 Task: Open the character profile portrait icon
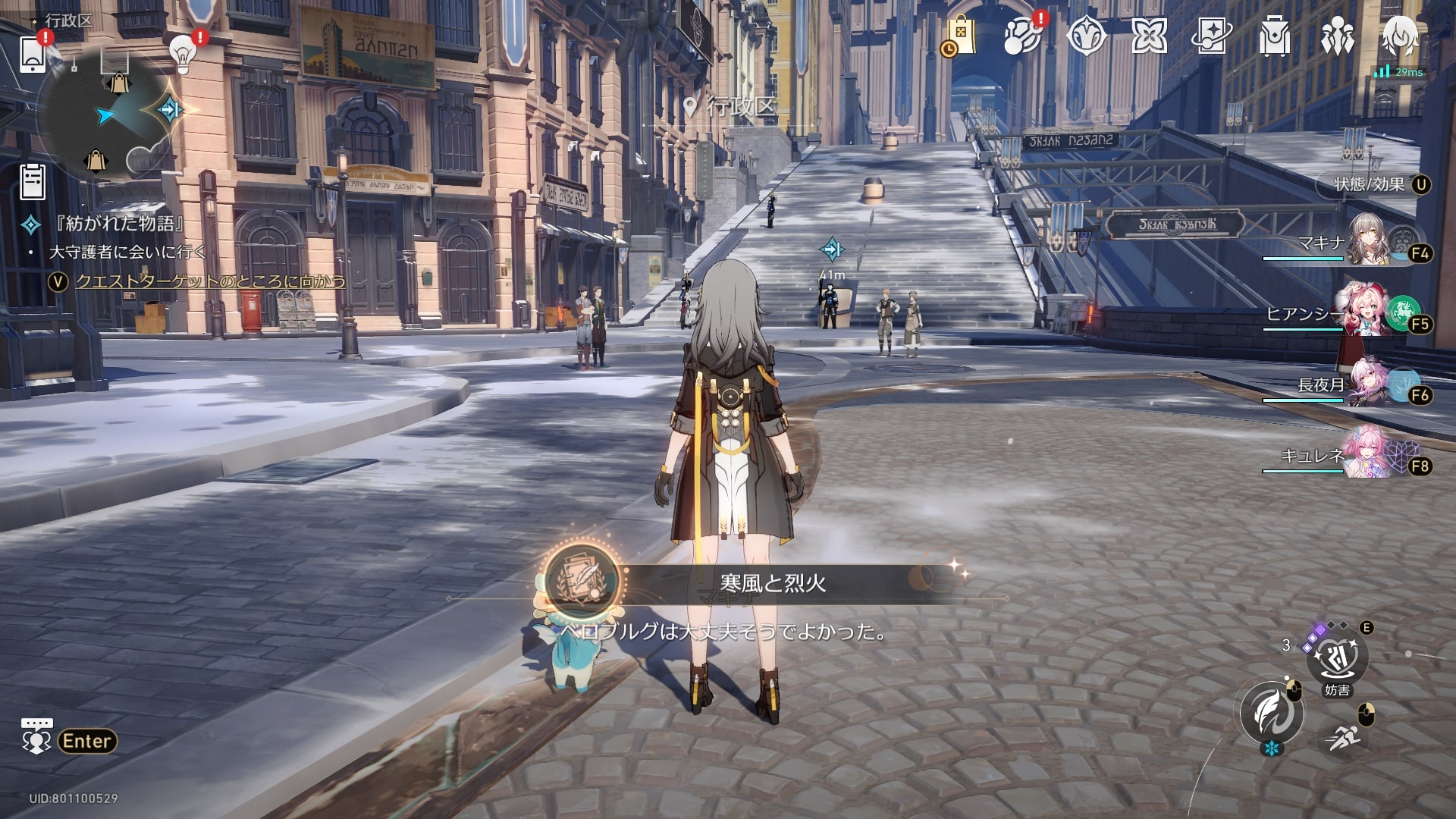click(1400, 36)
